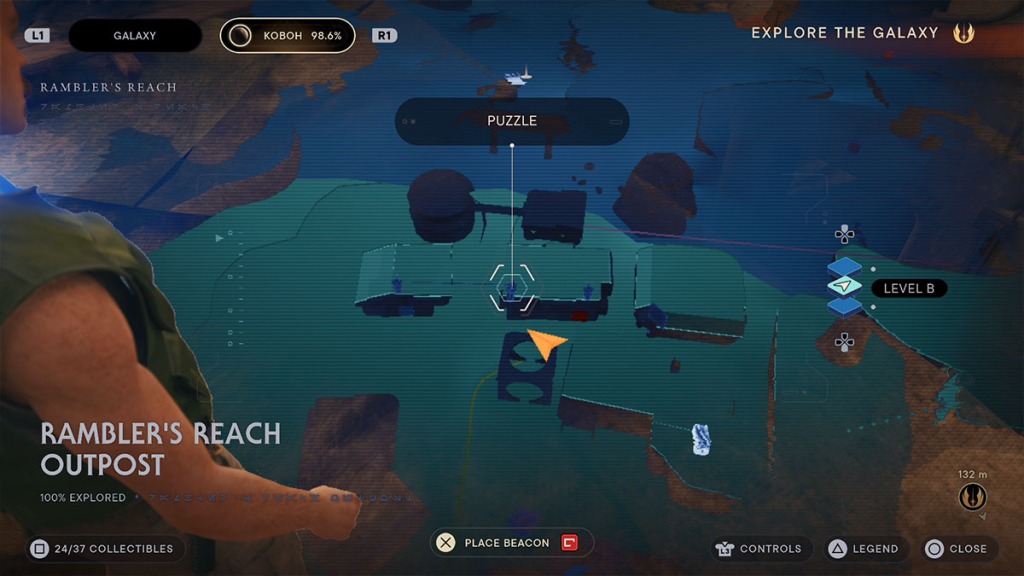This screenshot has width=1024, height=576.
Task: Switch to the Galaxy tab
Action: (135, 36)
